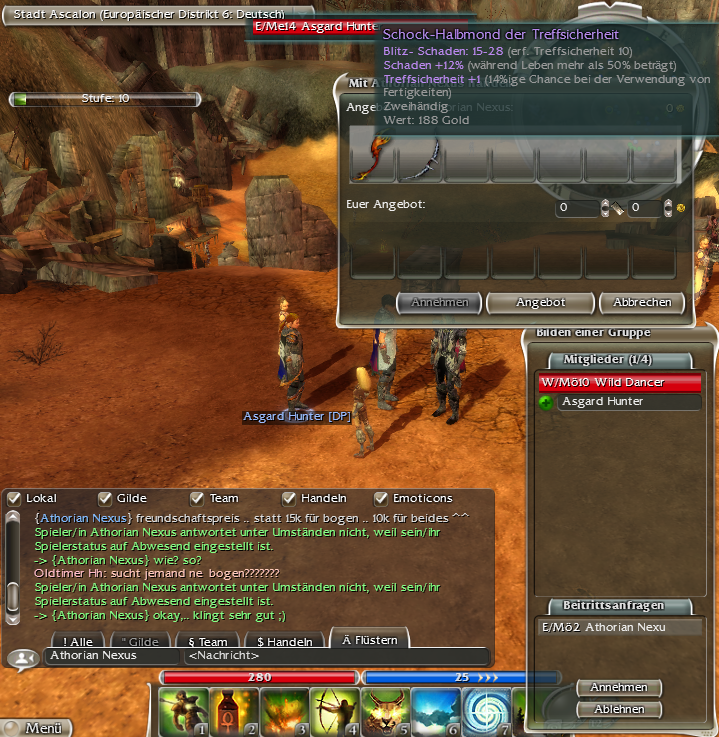
Task: Switch to the Alle chat channel tab
Action: tap(78, 642)
